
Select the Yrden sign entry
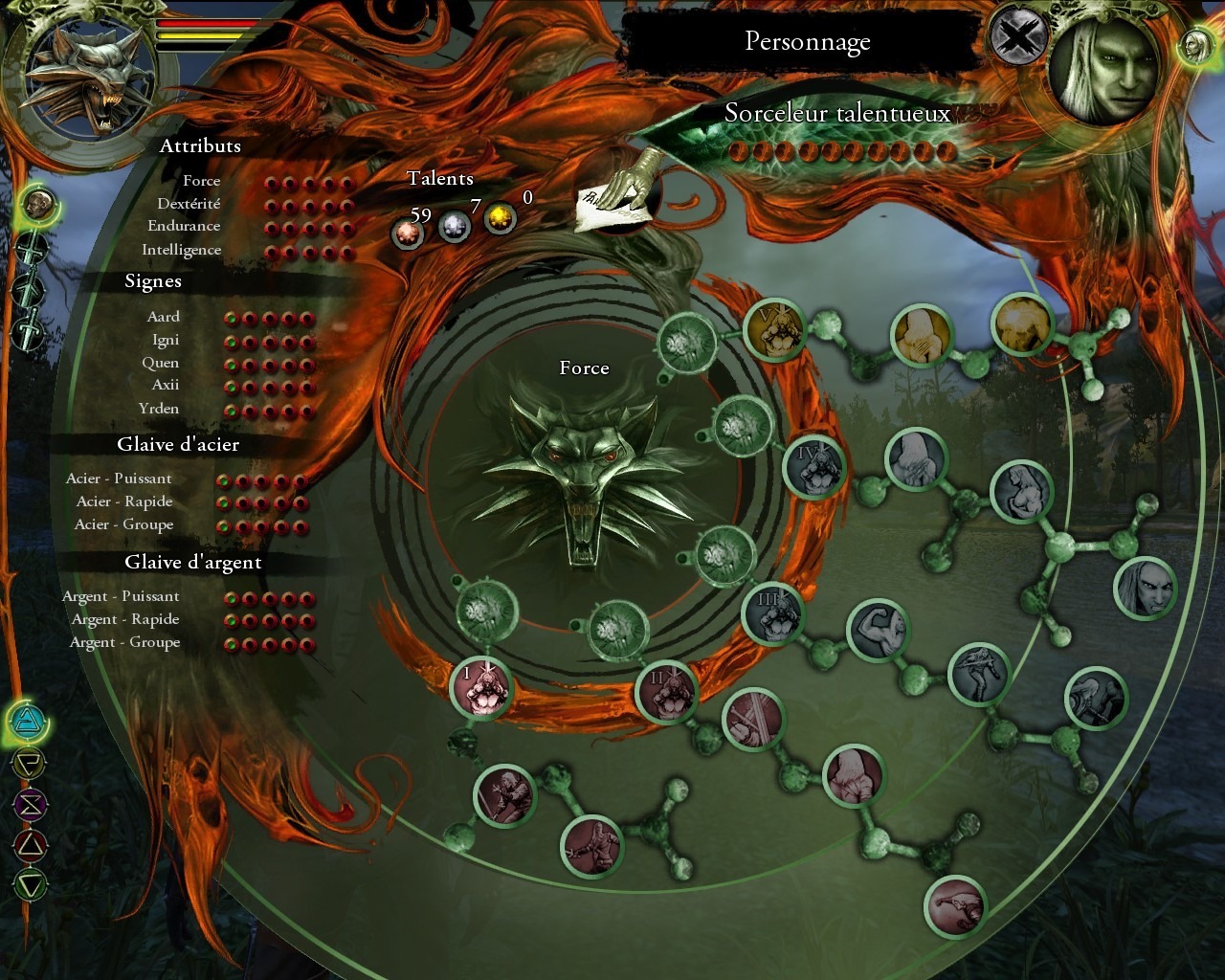coord(158,409)
